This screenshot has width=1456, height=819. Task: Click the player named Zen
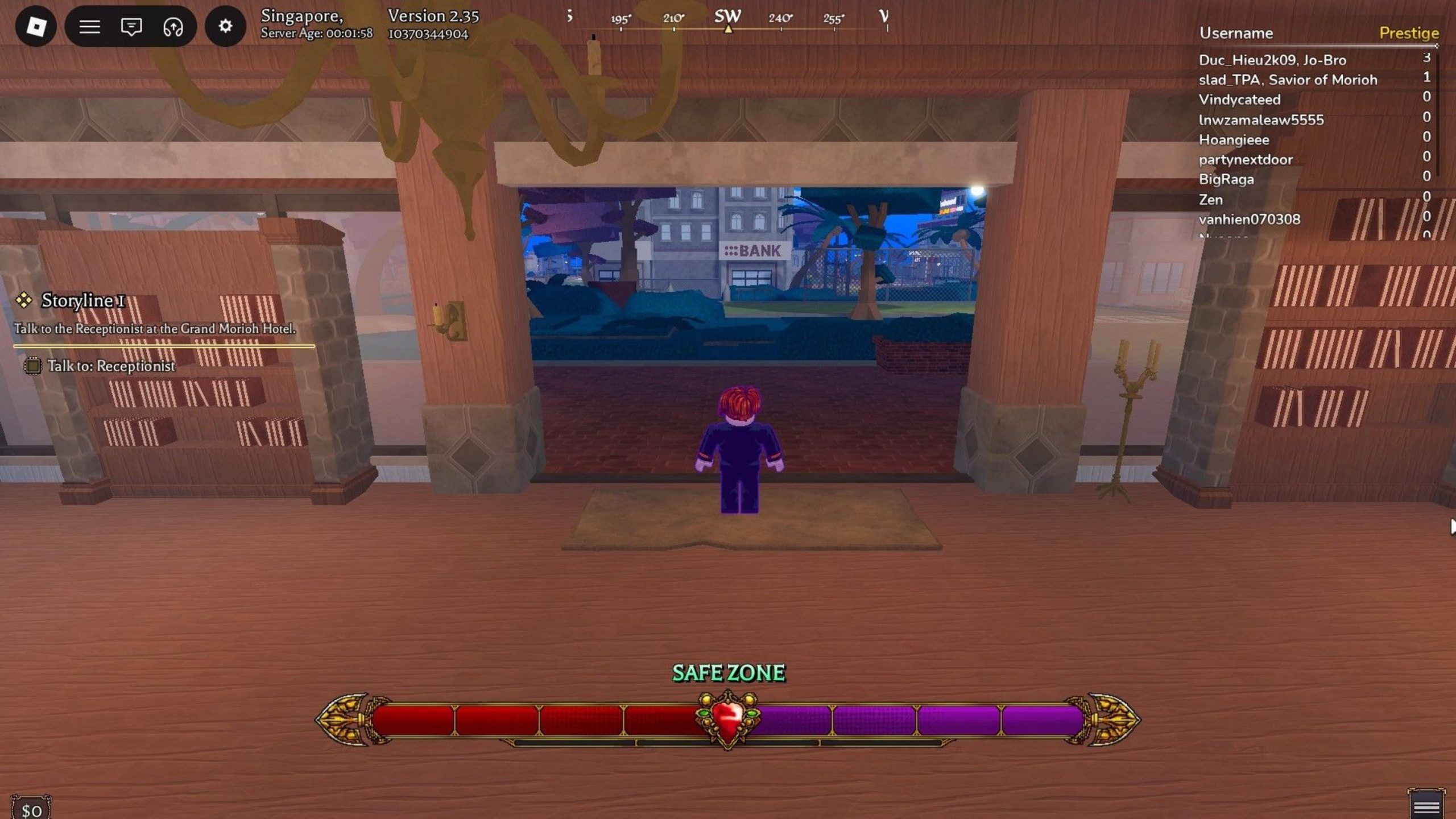coord(1211,200)
